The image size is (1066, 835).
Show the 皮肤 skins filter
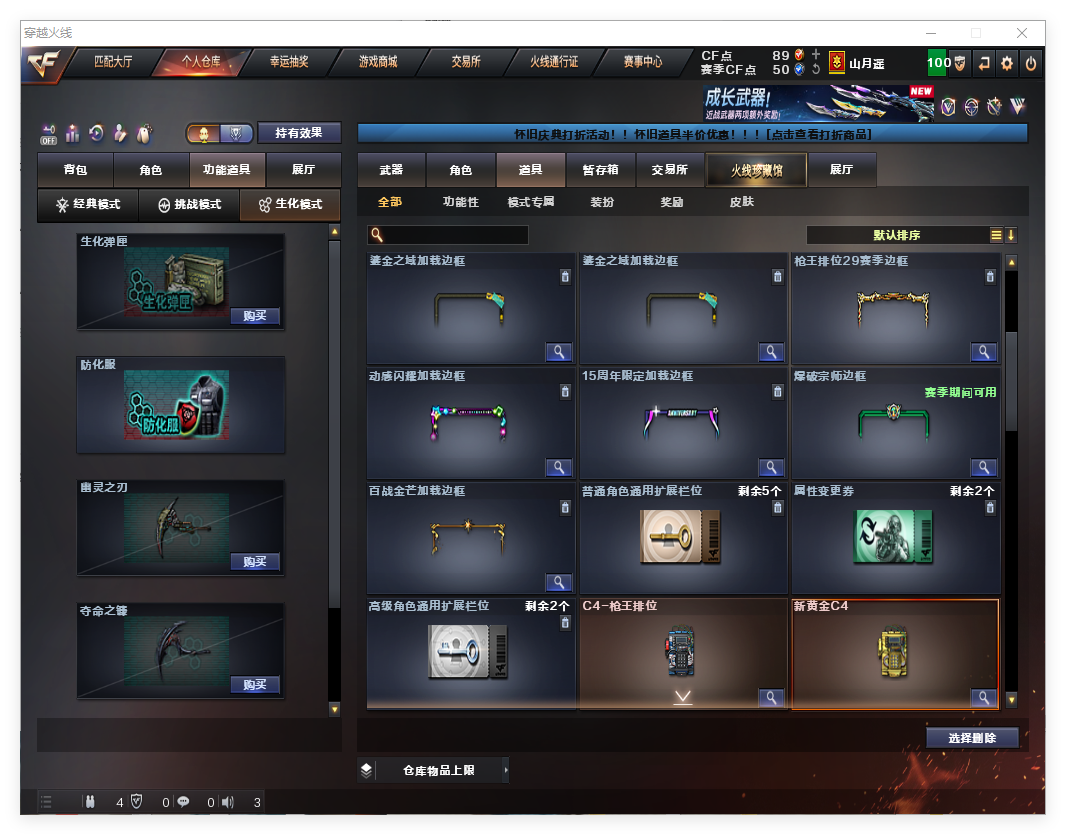[x=741, y=202]
